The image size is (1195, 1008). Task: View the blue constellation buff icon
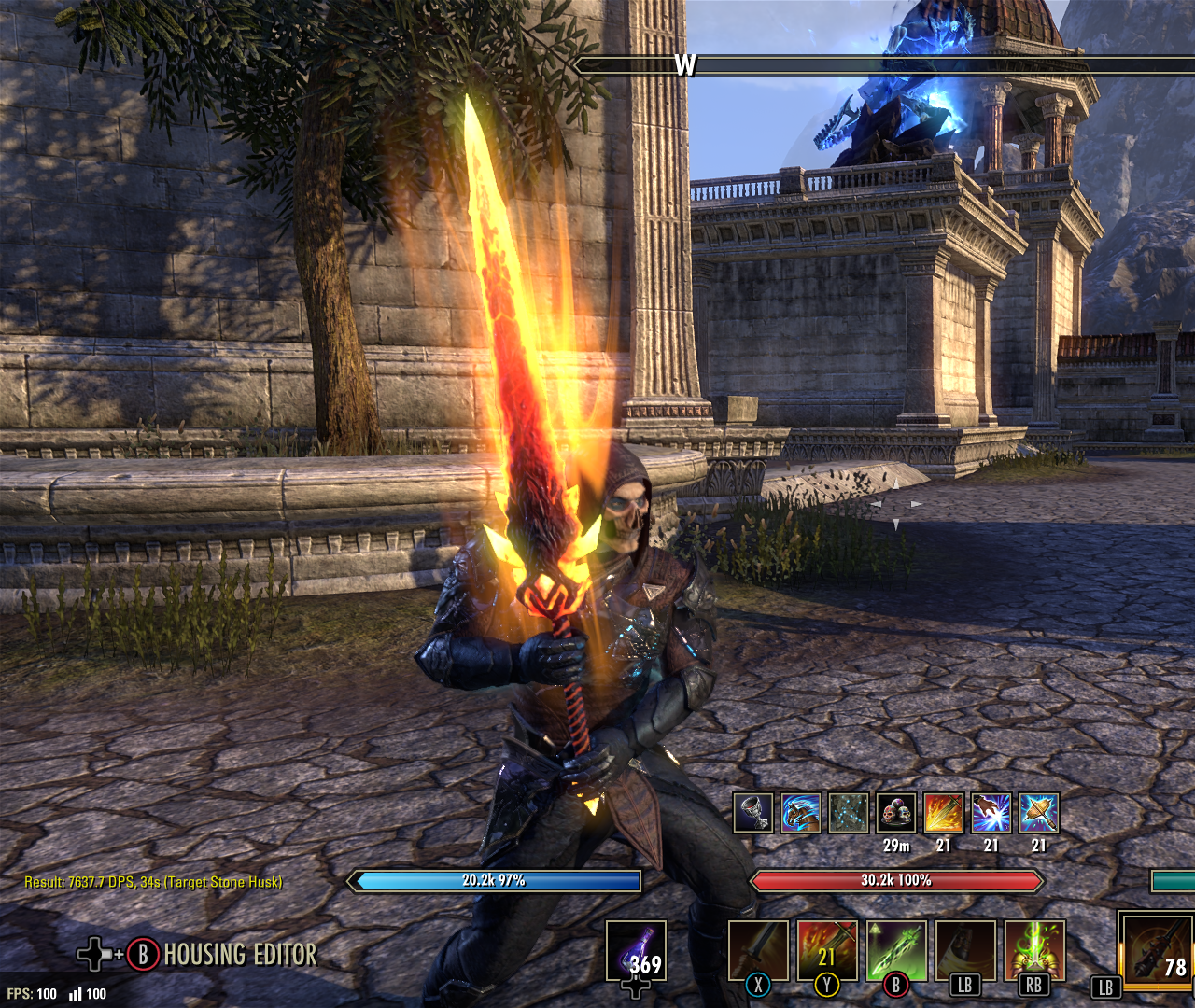pyautogui.click(x=849, y=813)
